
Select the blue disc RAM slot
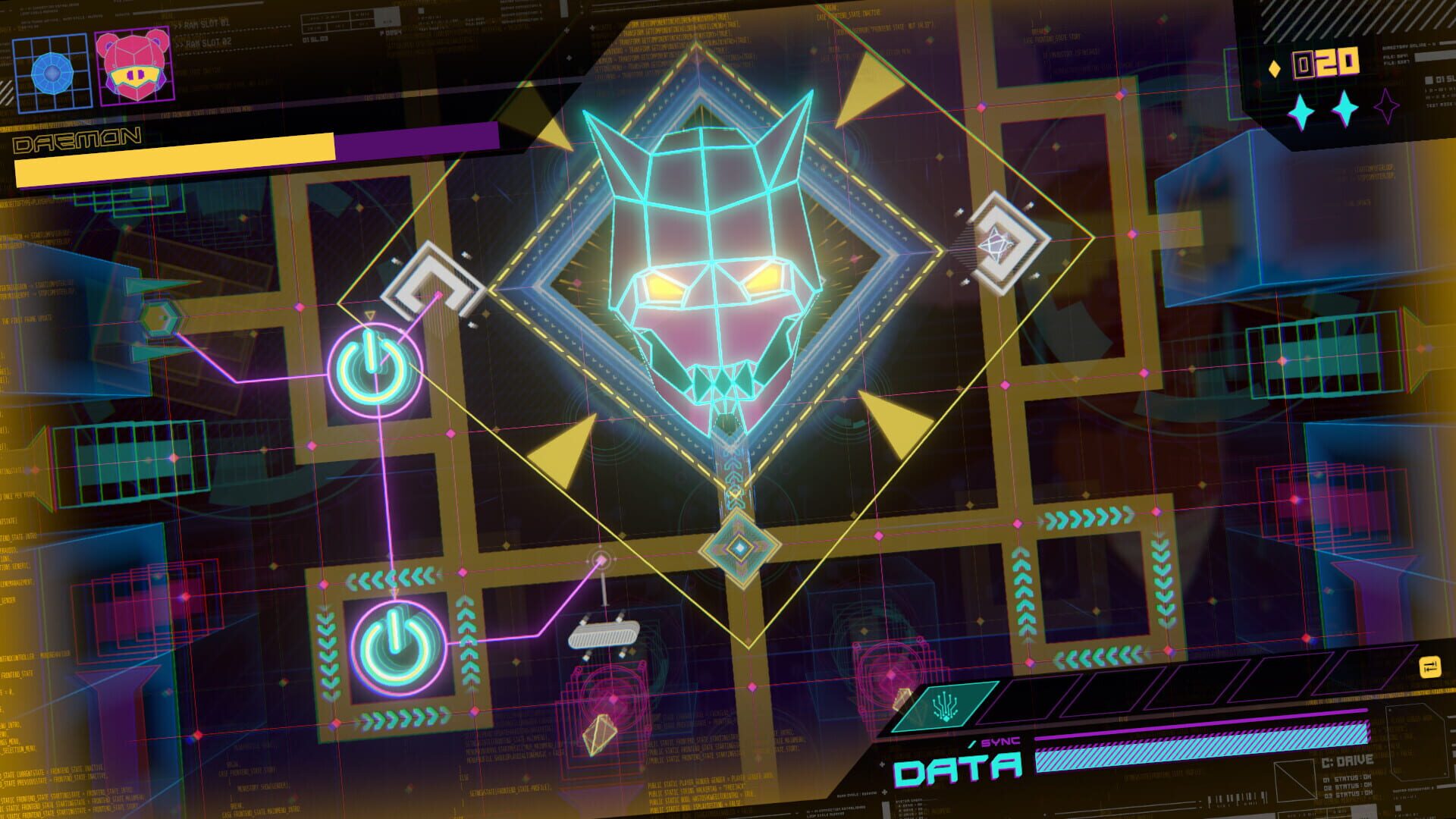pos(52,72)
